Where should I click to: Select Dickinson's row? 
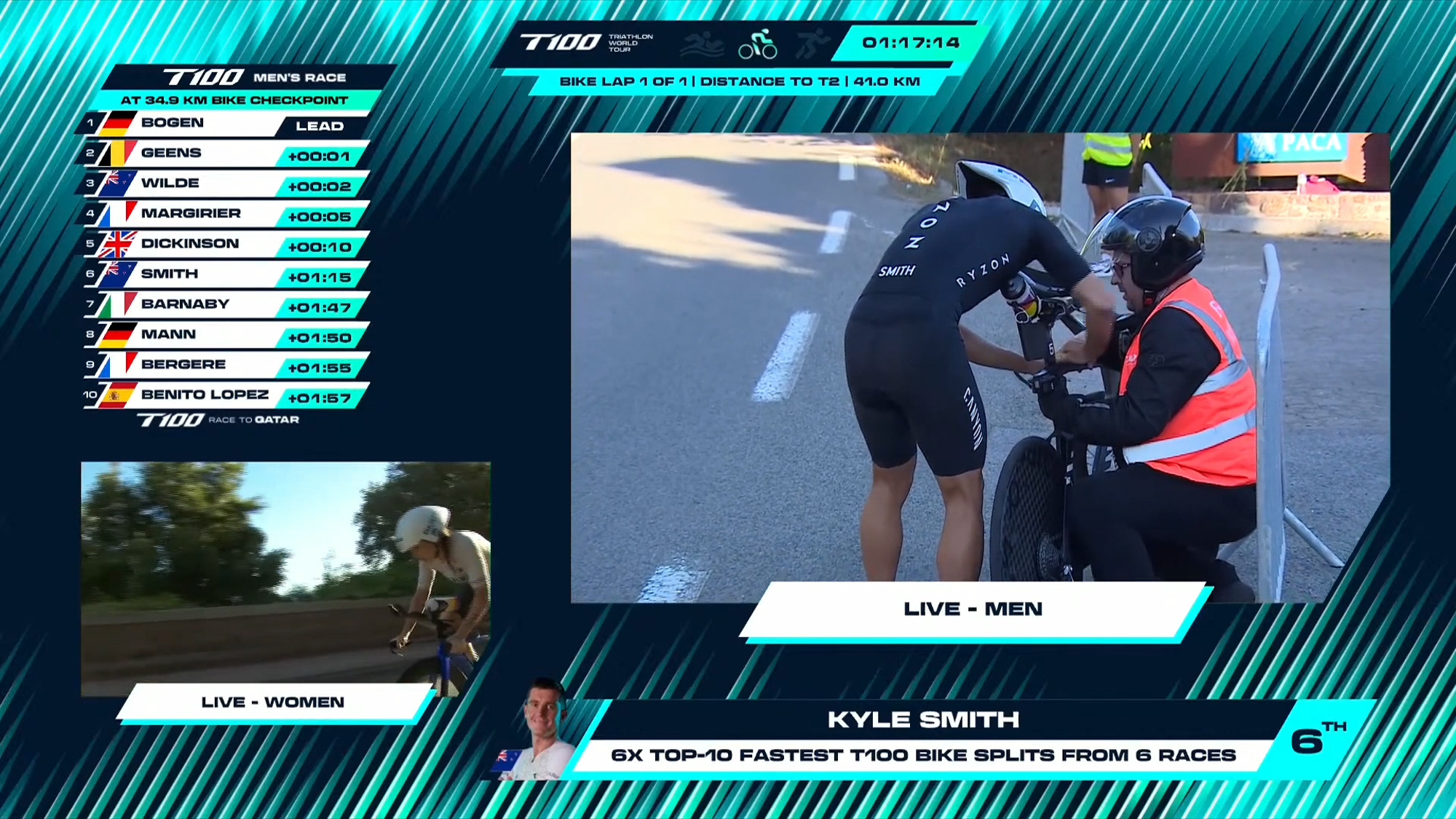pos(226,244)
